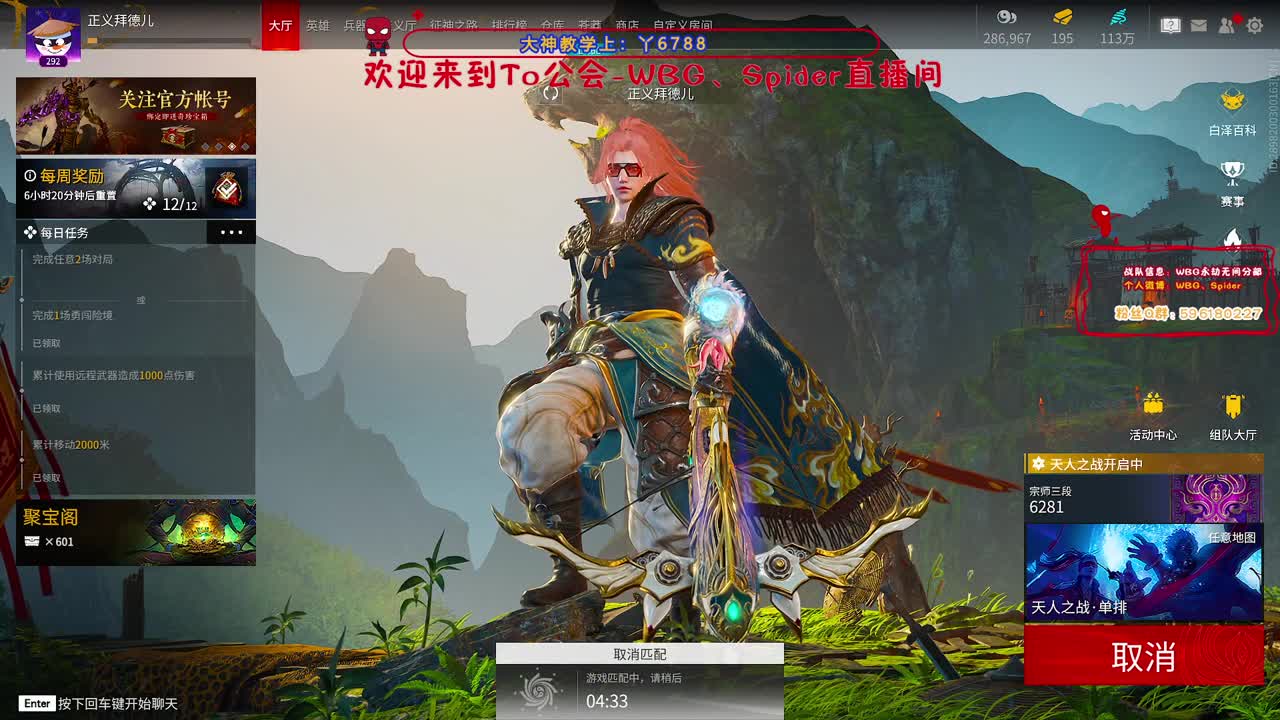Viewport: 1280px width, 720px height.
Task: Select the 天人之战·单排 mode thumbnail
Action: coord(1145,570)
